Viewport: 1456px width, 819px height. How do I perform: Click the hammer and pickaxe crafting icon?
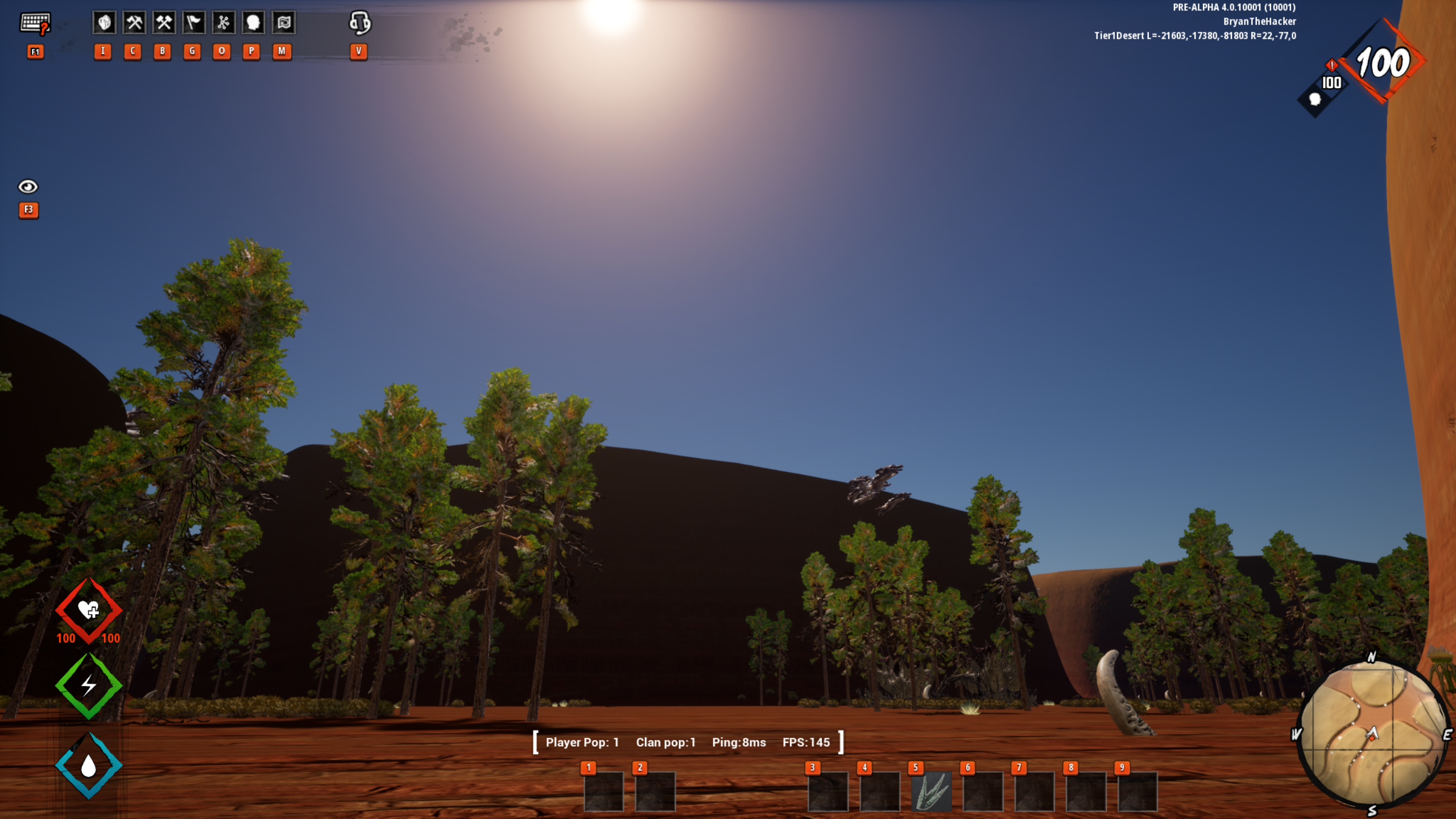click(134, 23)
